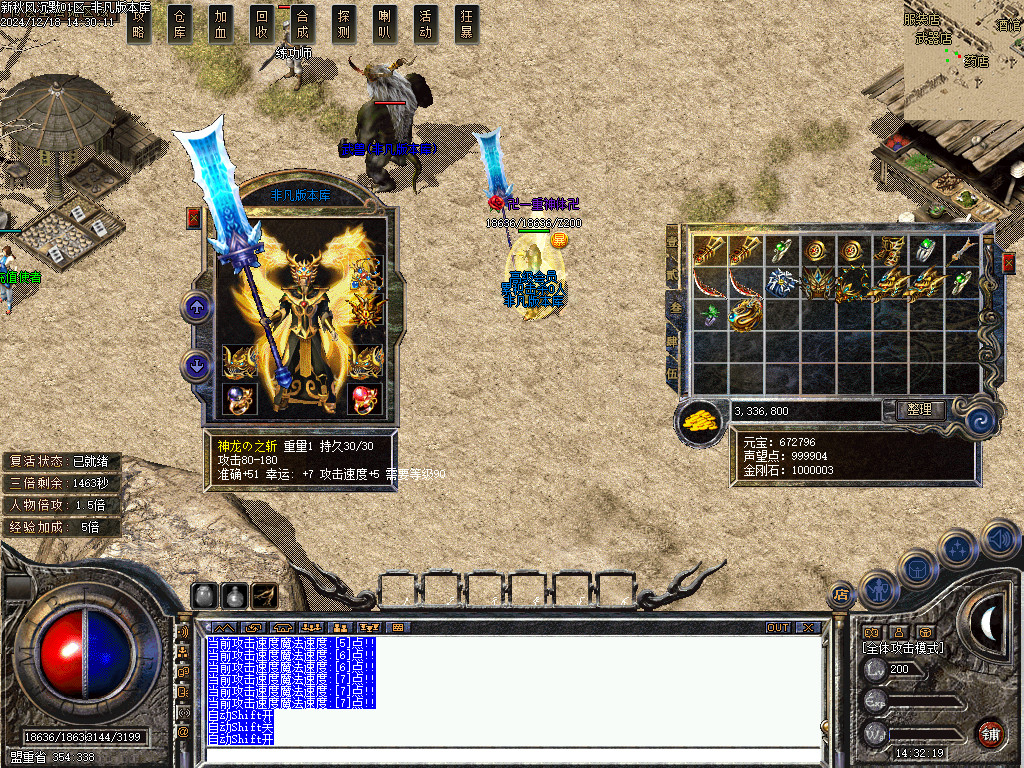The height and width of the screenshot is (768, 1024).
Task: Open the minimap
Action: pos(963,60)
